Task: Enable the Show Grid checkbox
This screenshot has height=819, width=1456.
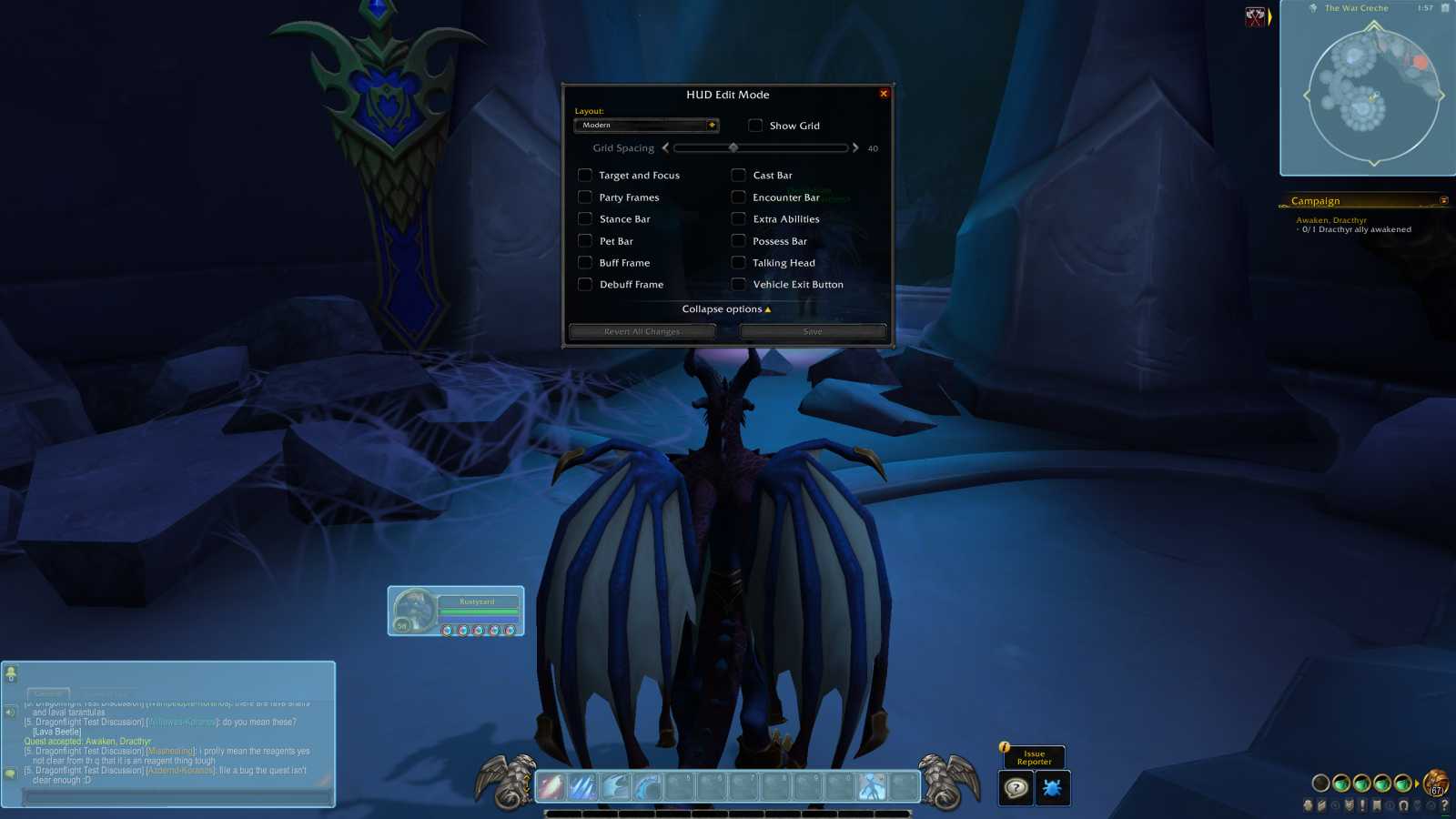Action: point(754,126)
